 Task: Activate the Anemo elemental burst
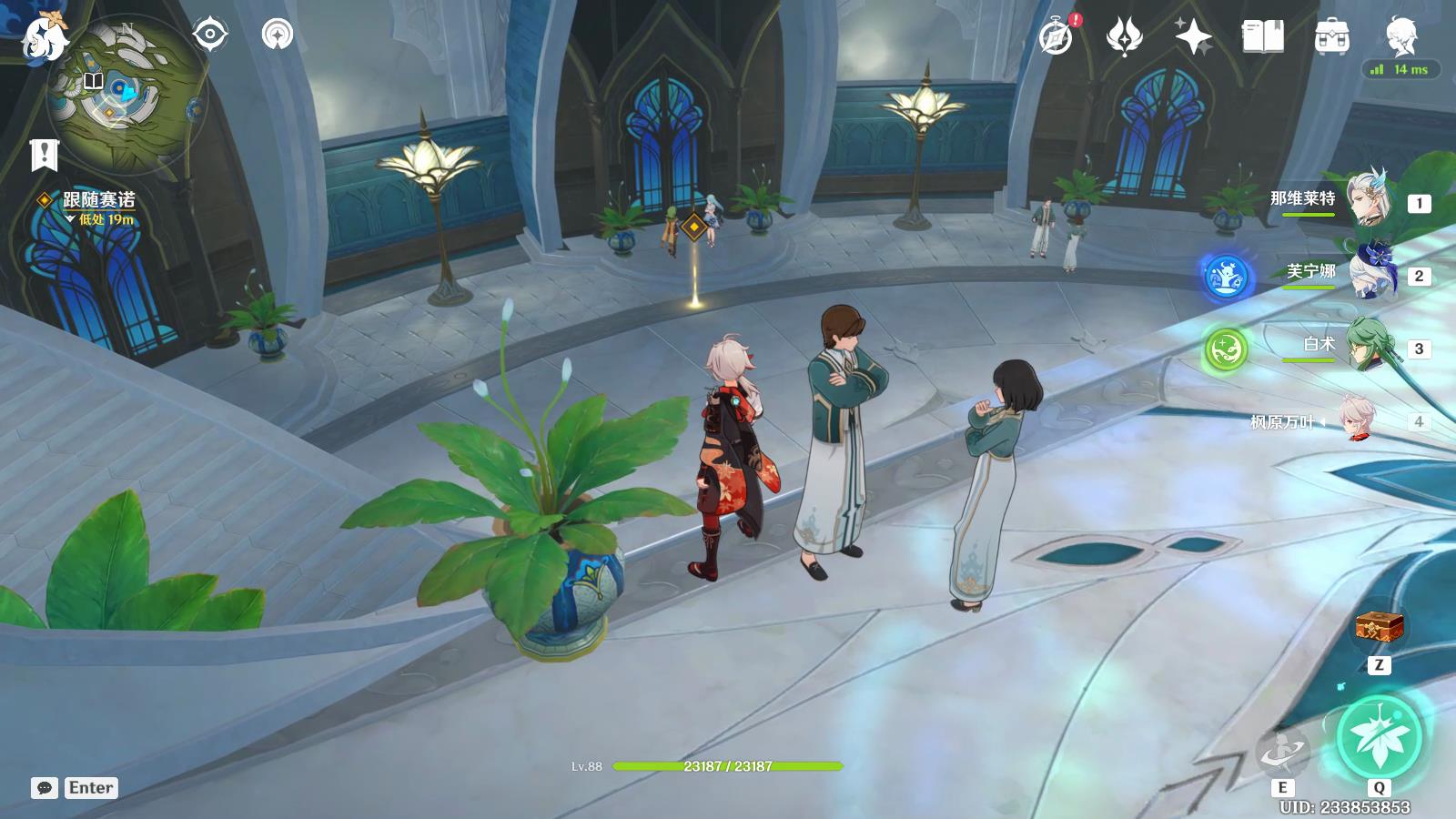[x=1379, y=737]
